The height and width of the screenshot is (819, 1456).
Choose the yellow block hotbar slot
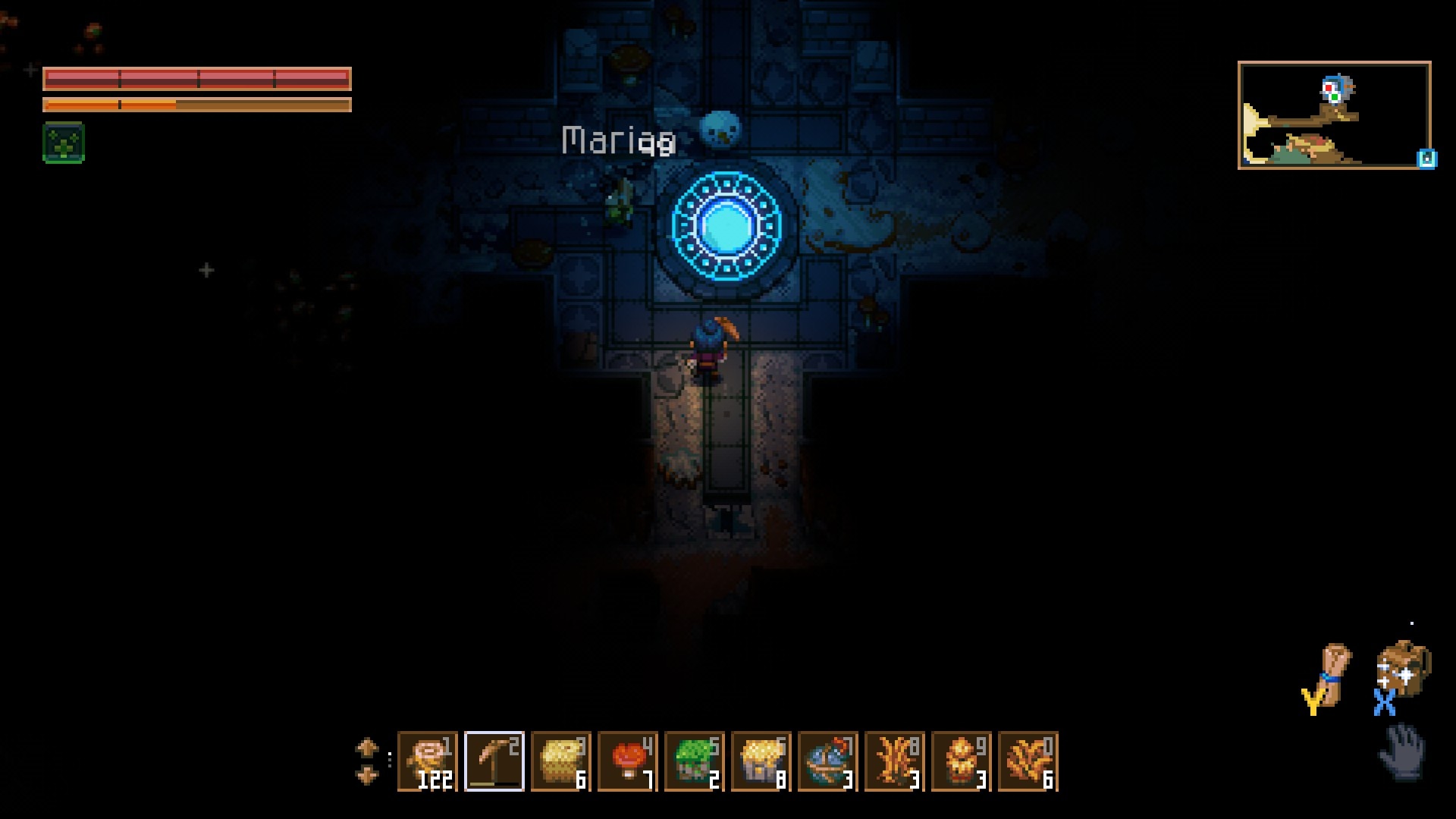[x=560, y=761]
